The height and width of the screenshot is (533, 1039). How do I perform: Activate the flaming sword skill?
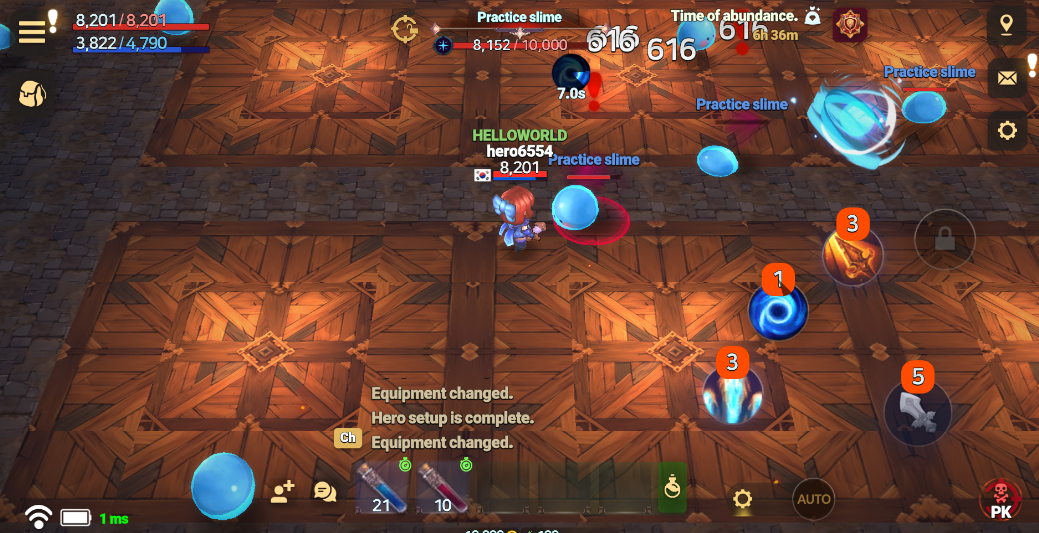point(852,256)
